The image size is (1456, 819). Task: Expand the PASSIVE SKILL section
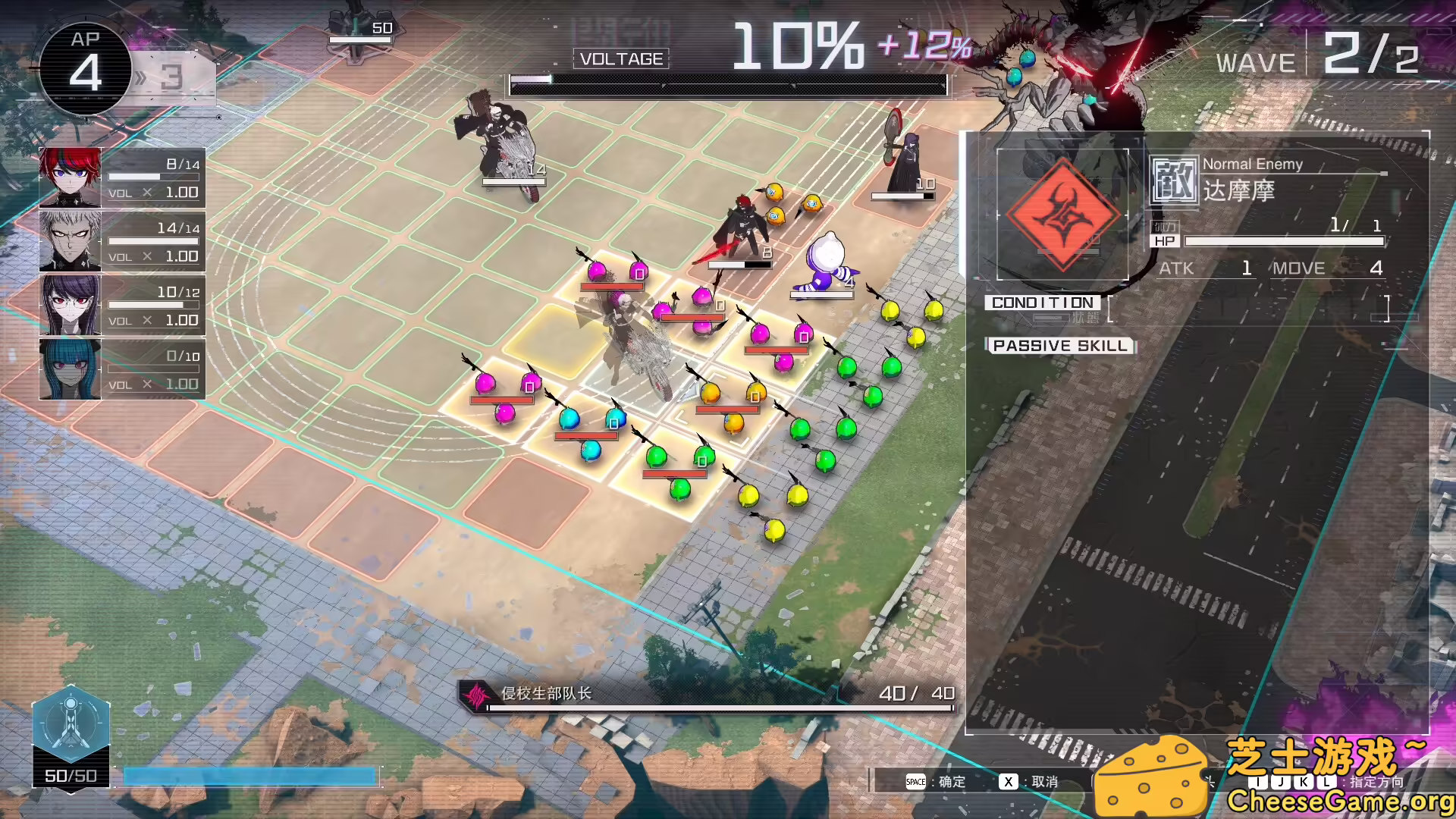click(x=1058, y=347)
